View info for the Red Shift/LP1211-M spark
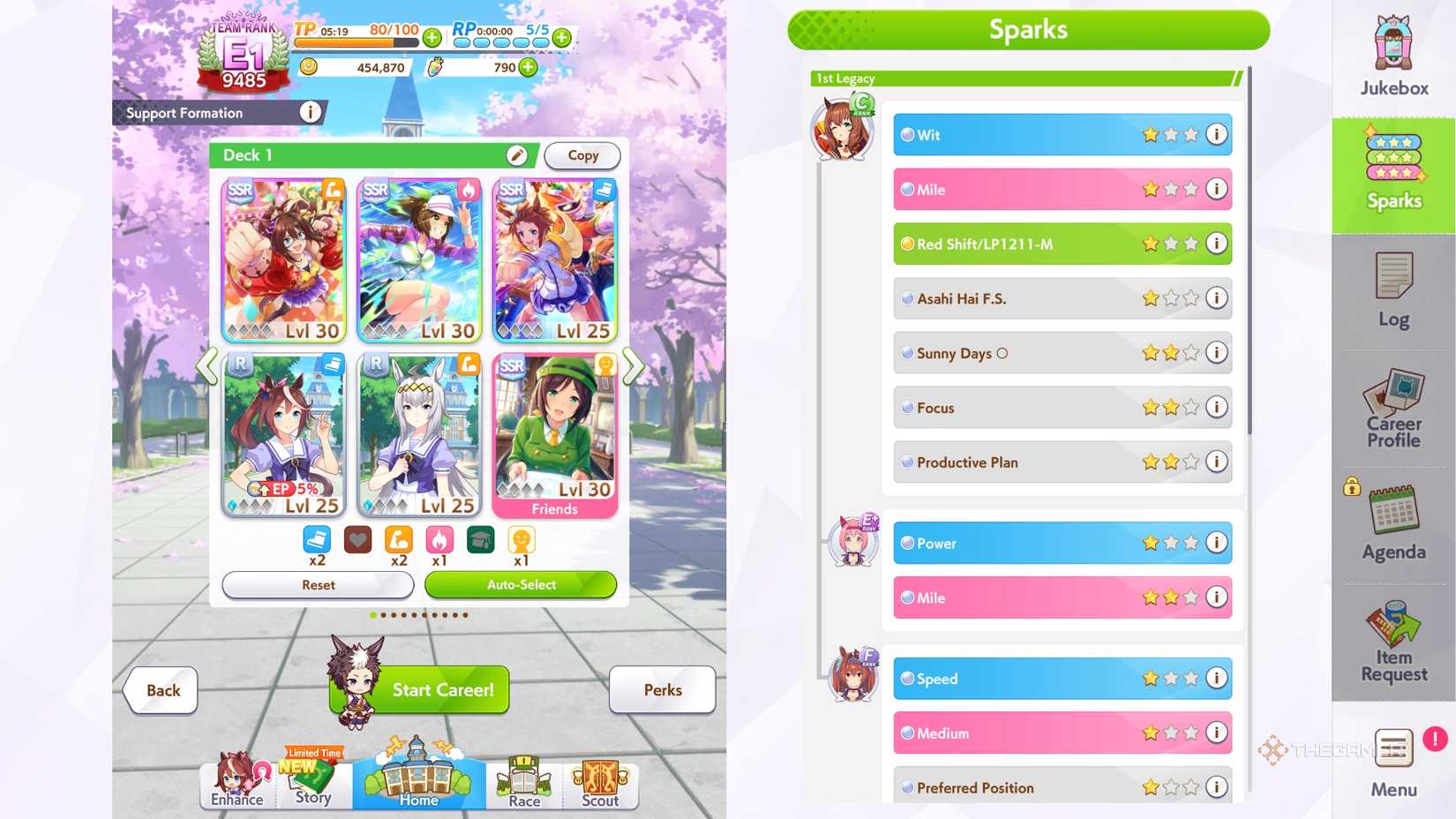The width and height of the screenshot is (1456, 819). (x=1216, y=244)
